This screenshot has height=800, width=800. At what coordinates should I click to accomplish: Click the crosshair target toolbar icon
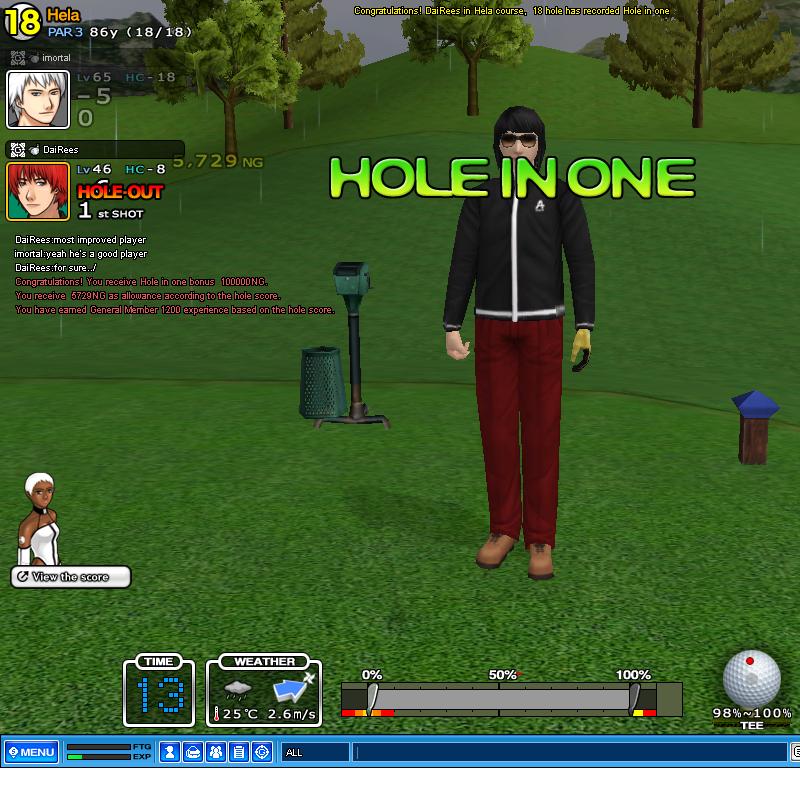point(262,752)
